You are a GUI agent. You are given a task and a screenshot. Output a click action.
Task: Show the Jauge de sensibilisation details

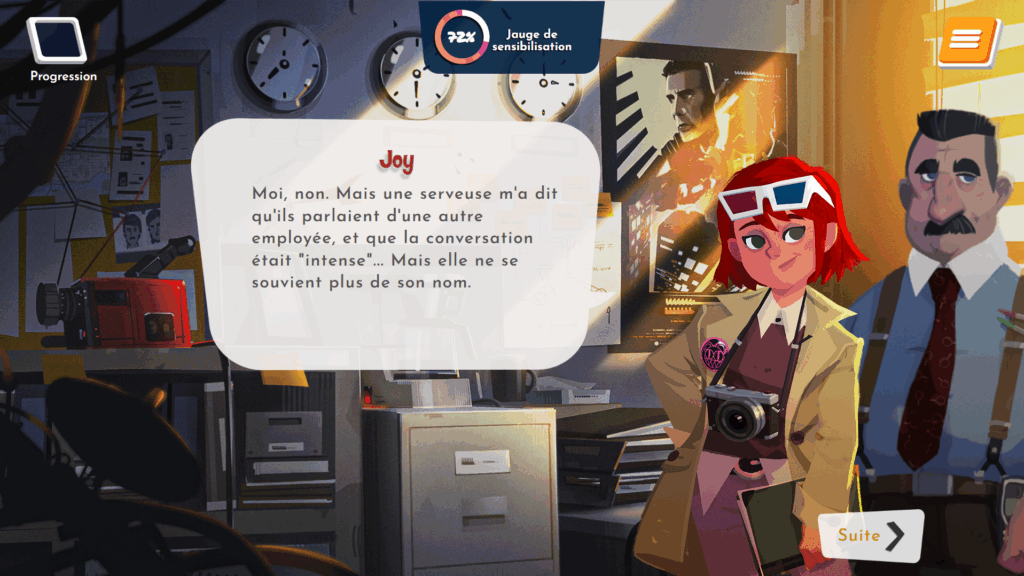pos(512,38)
